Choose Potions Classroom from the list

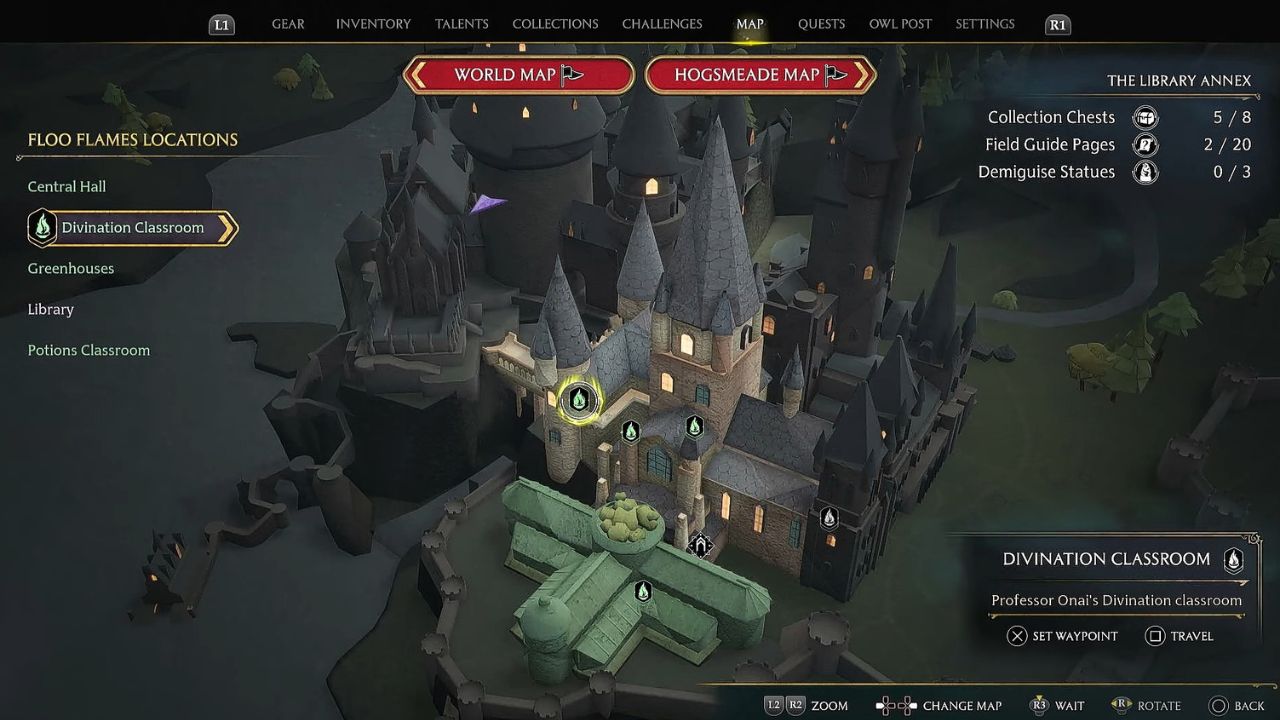click(x=89, y=351)
